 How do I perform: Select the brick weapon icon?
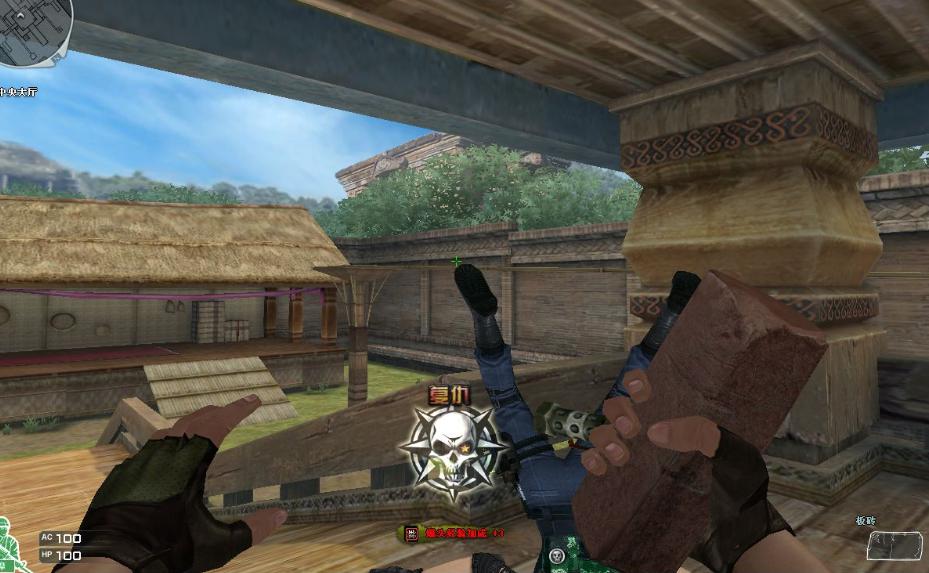[893, 545]
